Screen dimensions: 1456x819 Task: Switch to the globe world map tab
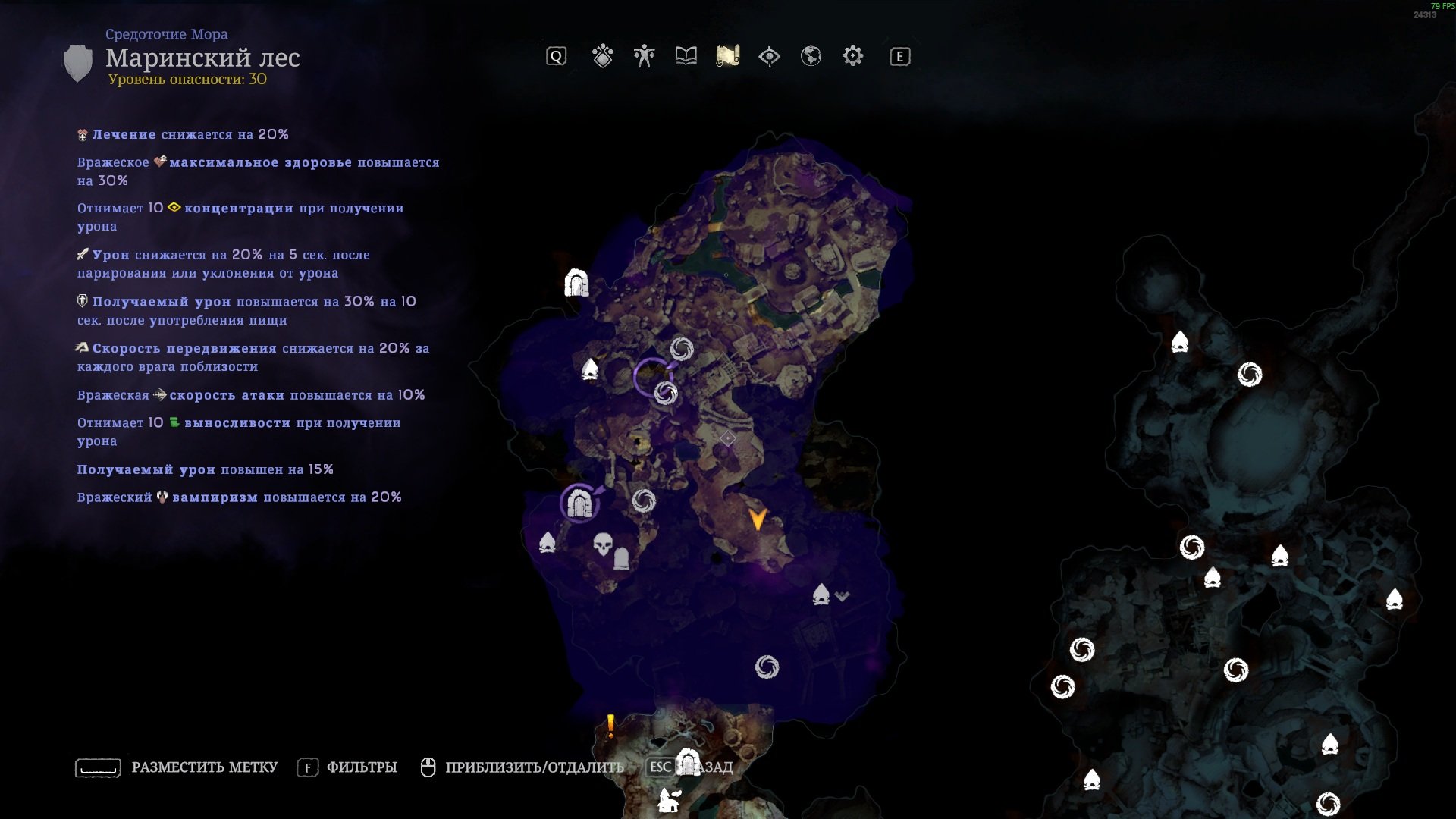[811, 56]
